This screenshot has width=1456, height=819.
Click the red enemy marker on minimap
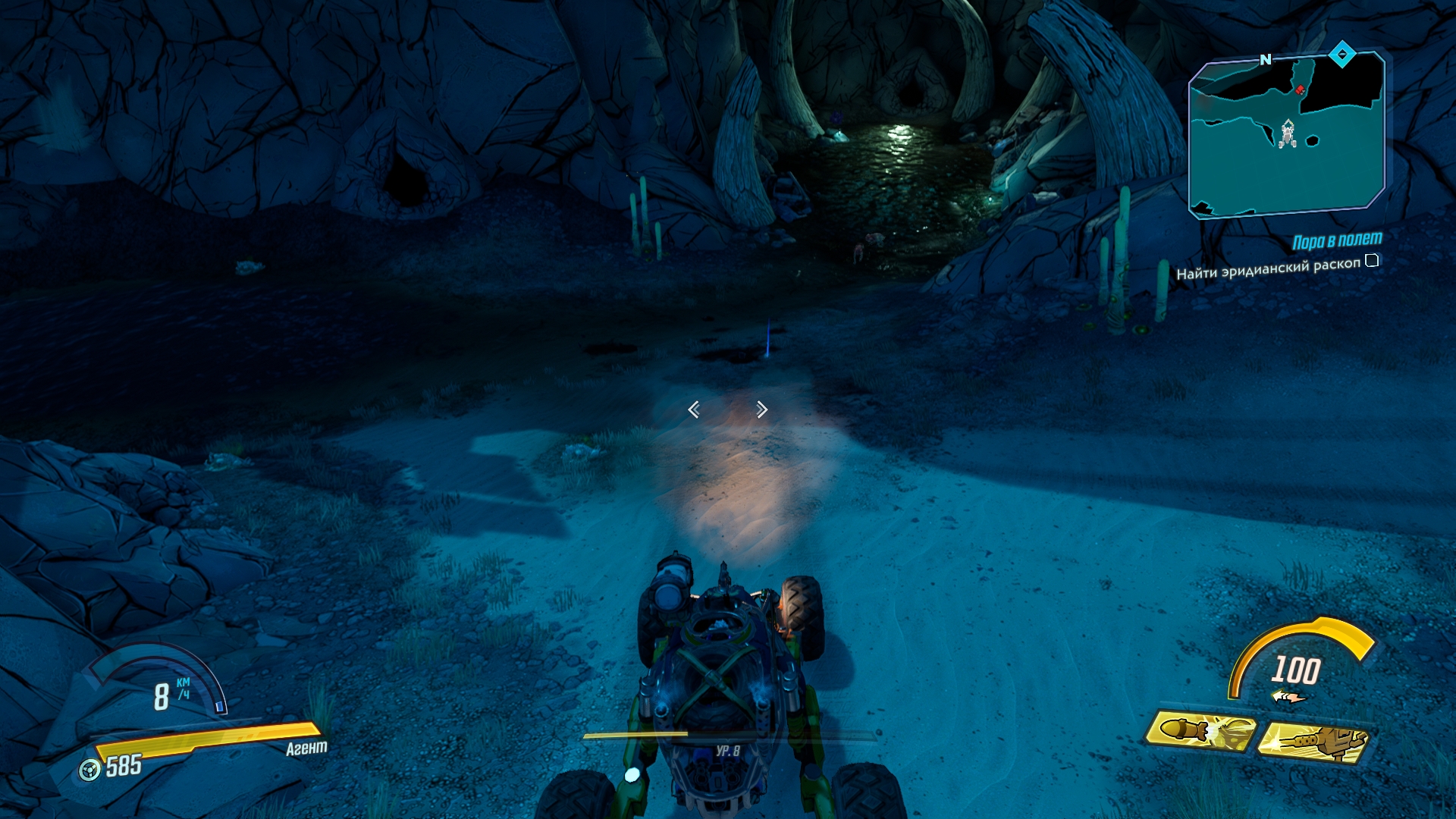pos(1300,89)
